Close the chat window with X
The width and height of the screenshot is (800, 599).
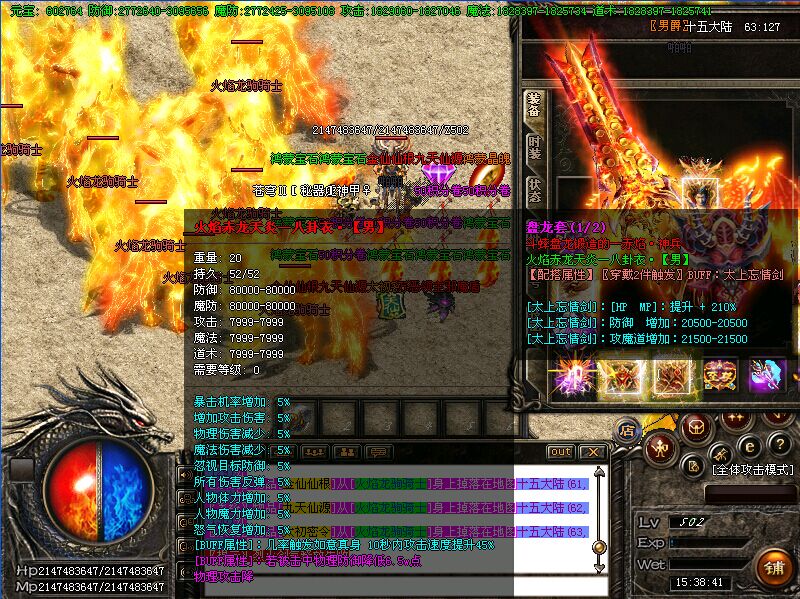click(591, 452)
